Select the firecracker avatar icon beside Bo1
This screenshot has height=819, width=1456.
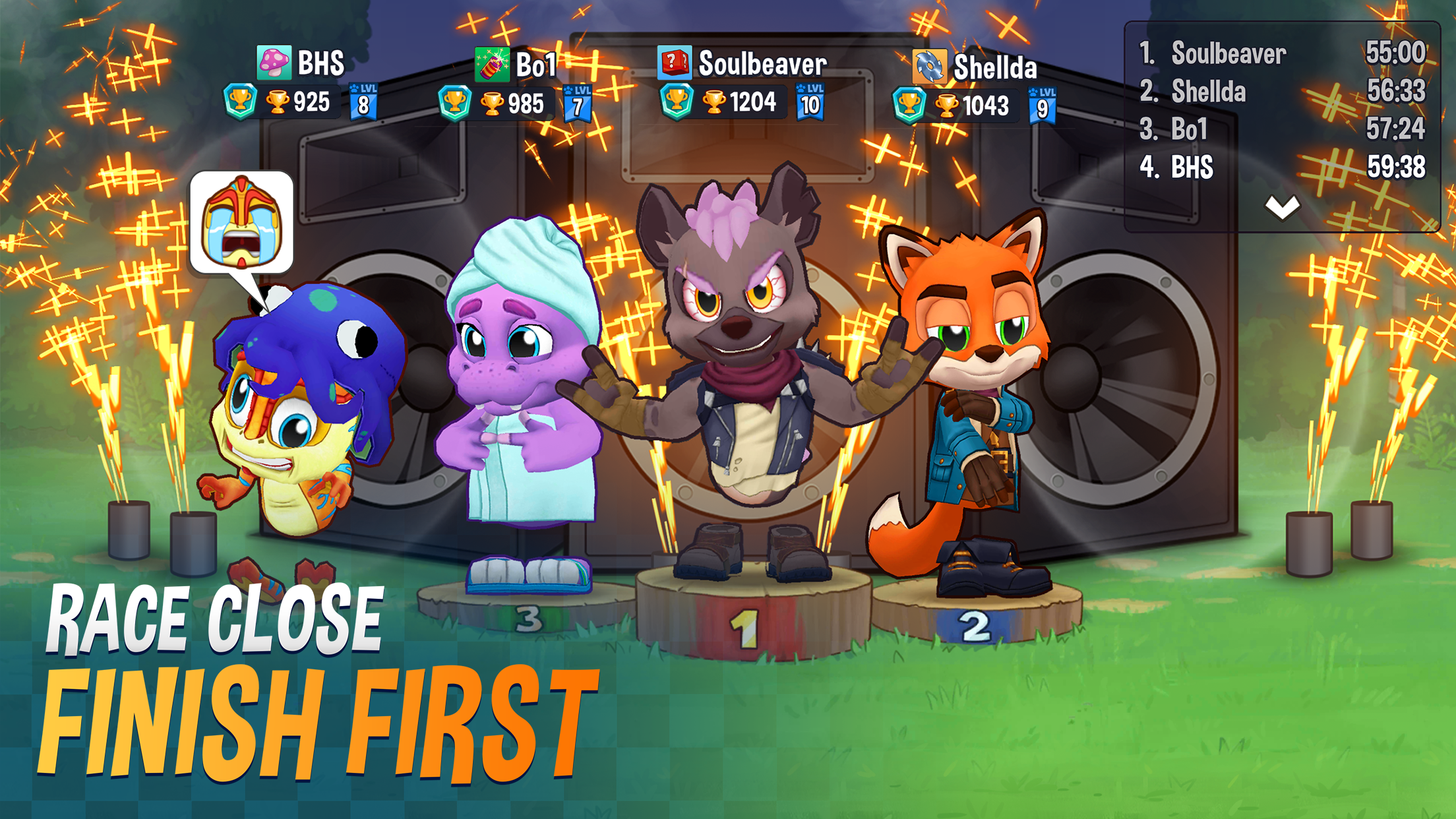491,63
